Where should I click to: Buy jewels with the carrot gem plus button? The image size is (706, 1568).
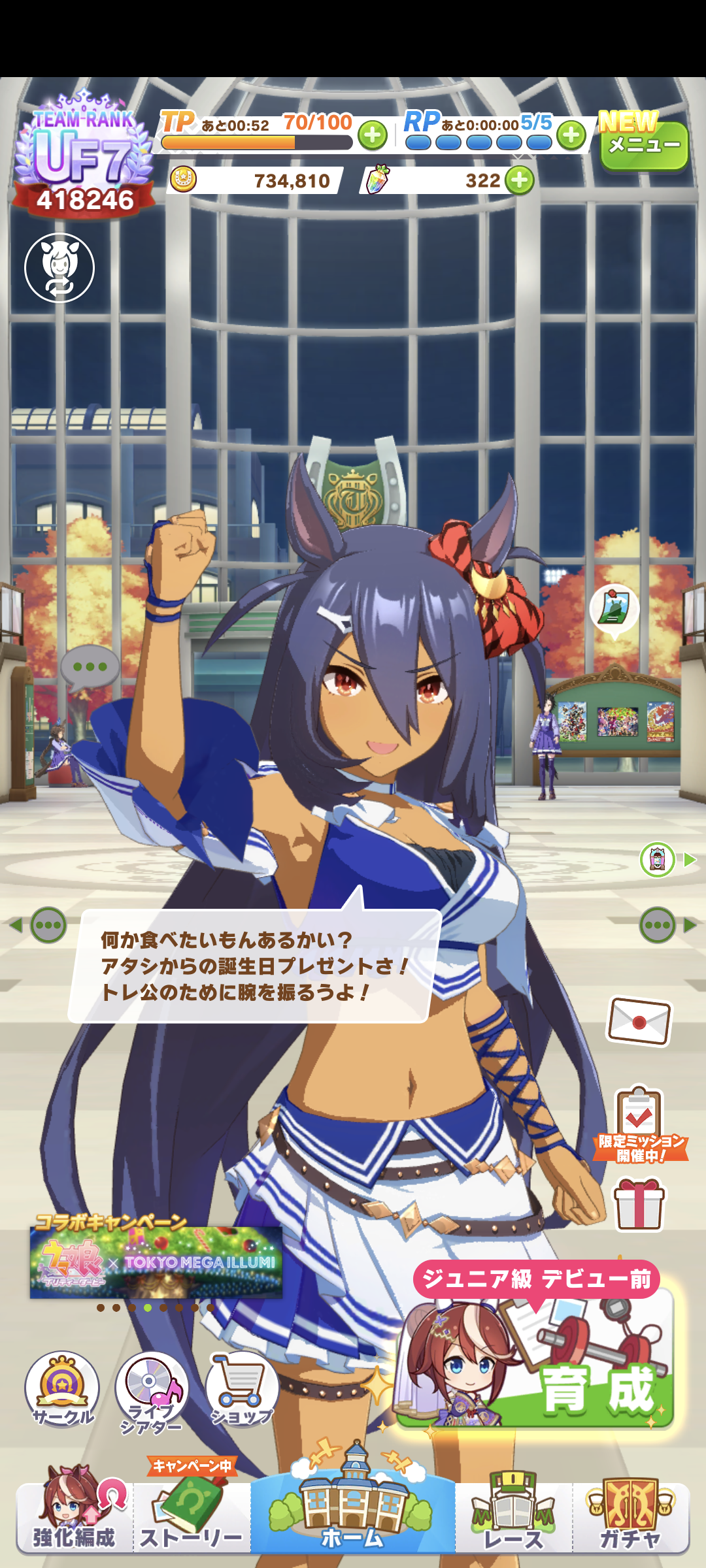[520, 180]
